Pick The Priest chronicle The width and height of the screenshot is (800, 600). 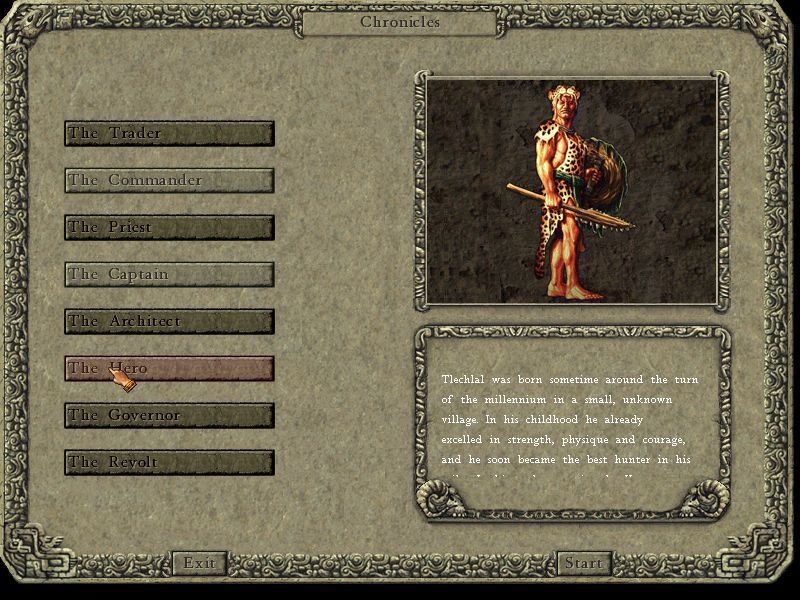pyautogui.click(x=169, y=228)
